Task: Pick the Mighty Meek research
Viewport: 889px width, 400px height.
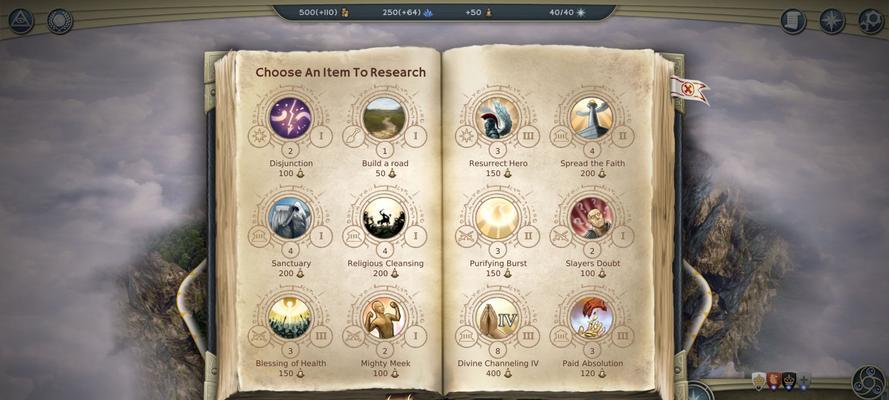Action: click(384, 317)
